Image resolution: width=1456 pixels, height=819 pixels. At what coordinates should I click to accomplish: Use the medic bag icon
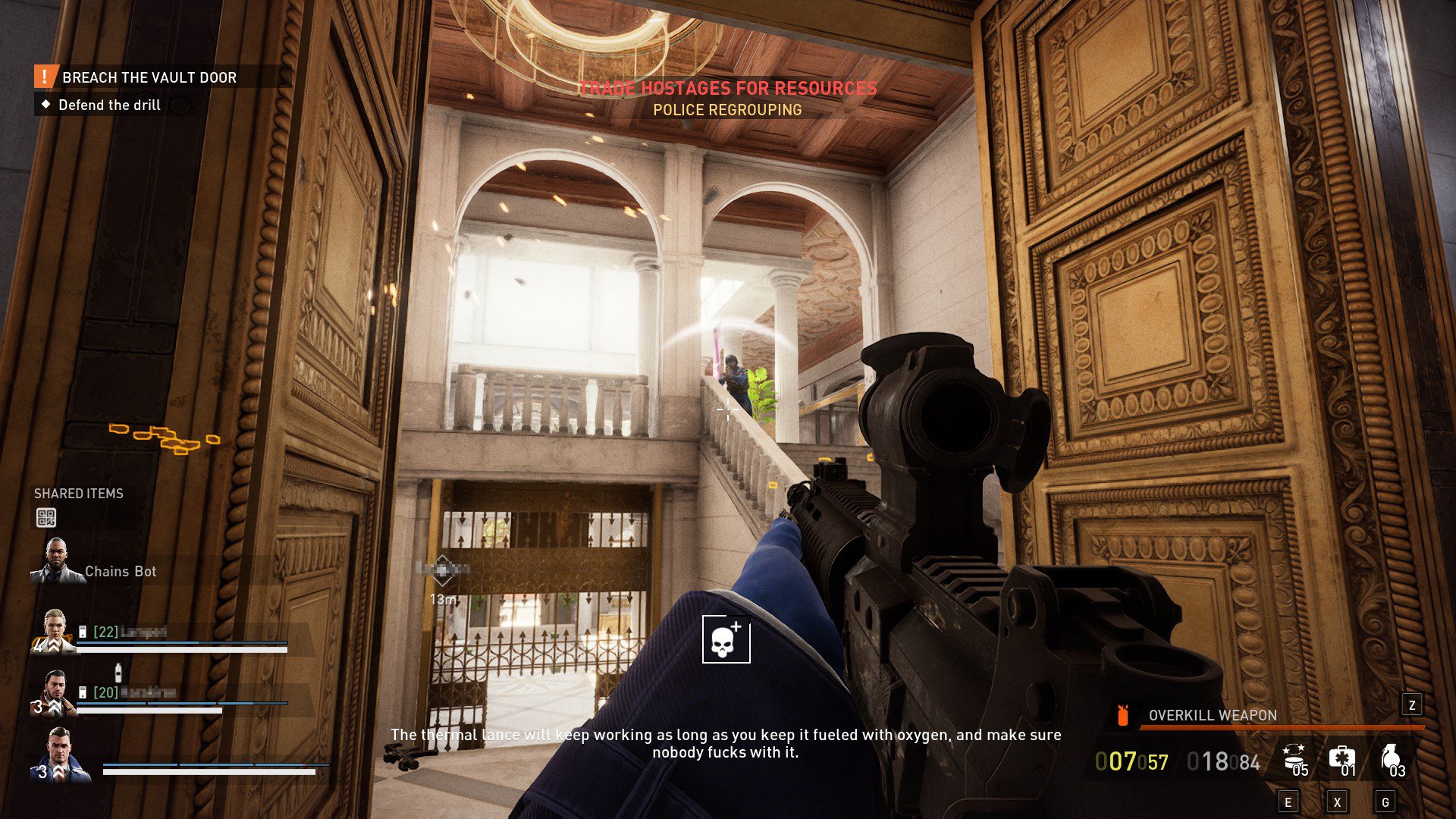1341,758
